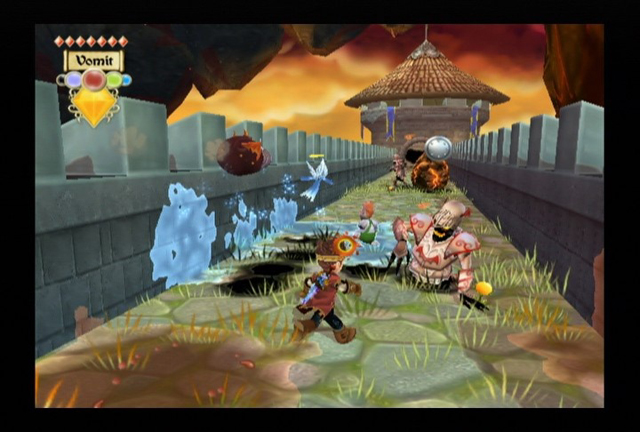Pick the green orb in the spell selector
The width and height of the screenshot is (640, 432).
[x=113, y=80]
